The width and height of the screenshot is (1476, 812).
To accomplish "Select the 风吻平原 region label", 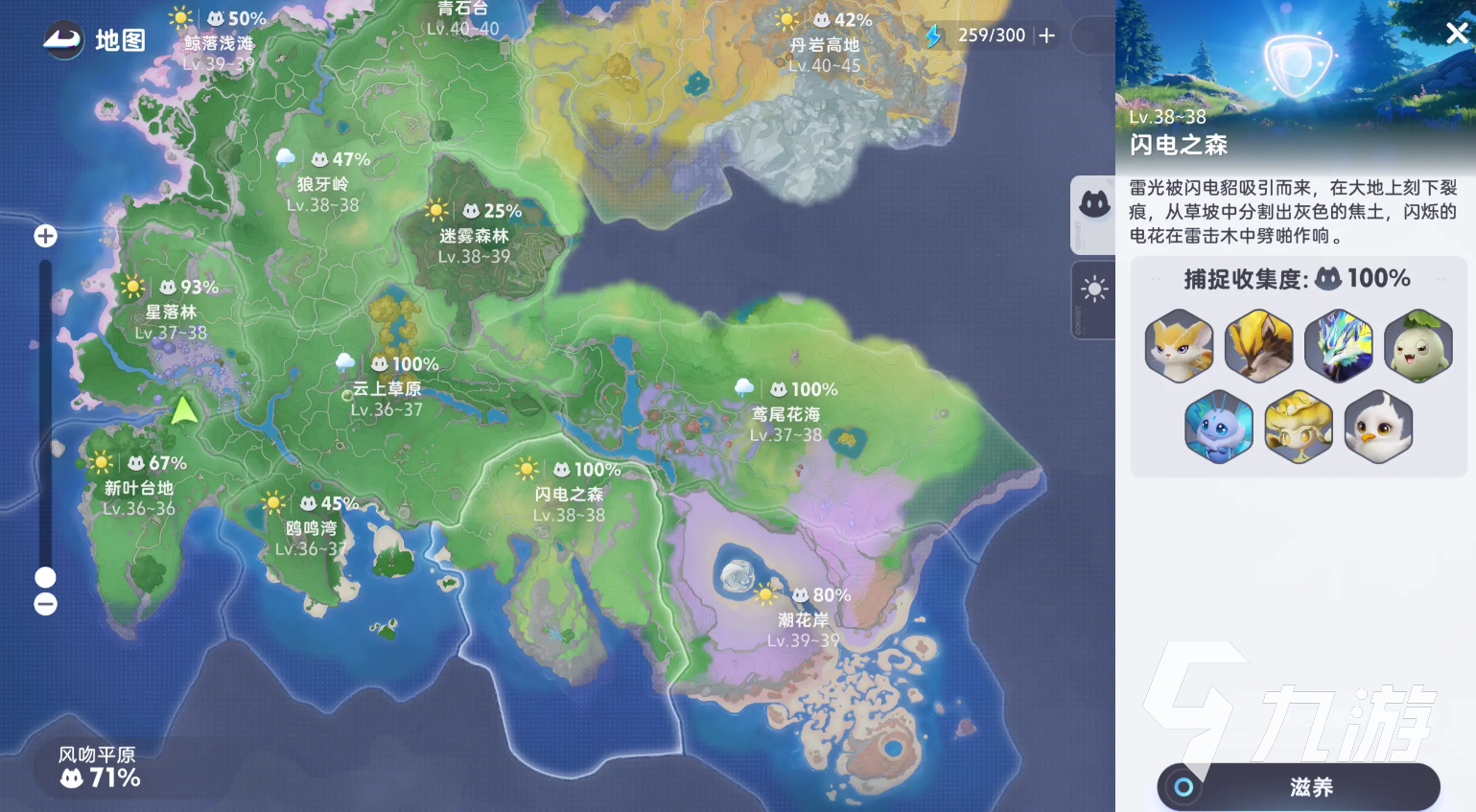I will click(x=95, y=755).
